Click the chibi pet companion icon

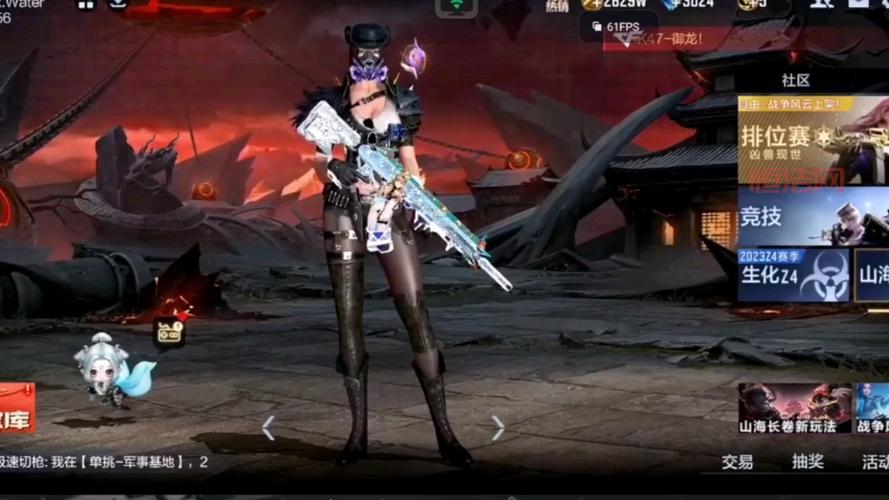click(x=107, y=371)
